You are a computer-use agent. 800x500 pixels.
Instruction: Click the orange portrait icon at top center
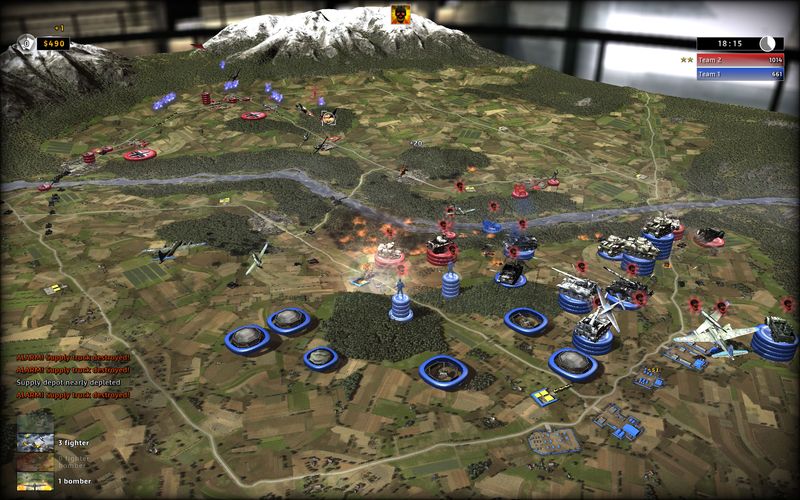[401, 14]
